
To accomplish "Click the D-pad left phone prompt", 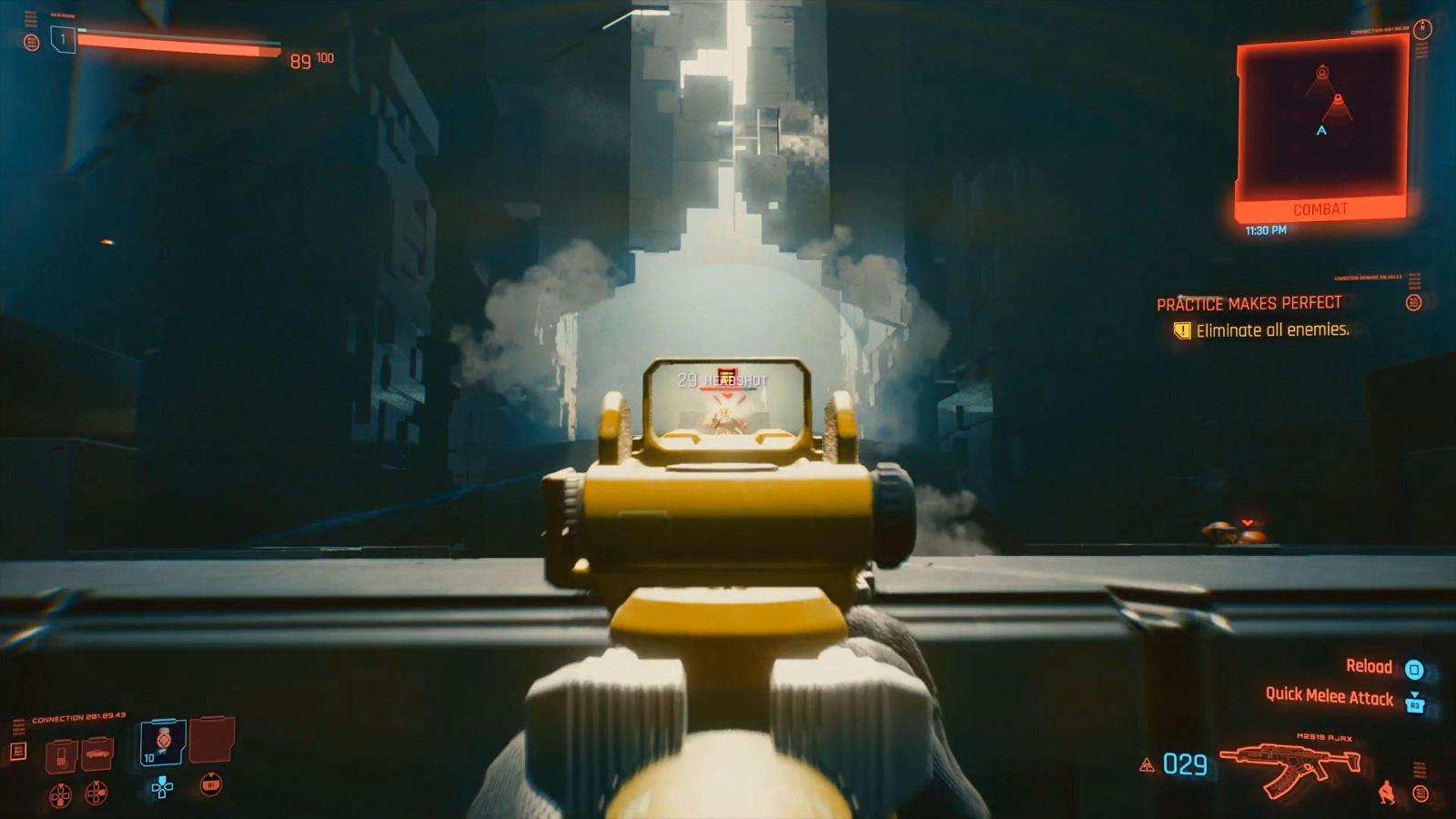I will (x=61, y=795).
